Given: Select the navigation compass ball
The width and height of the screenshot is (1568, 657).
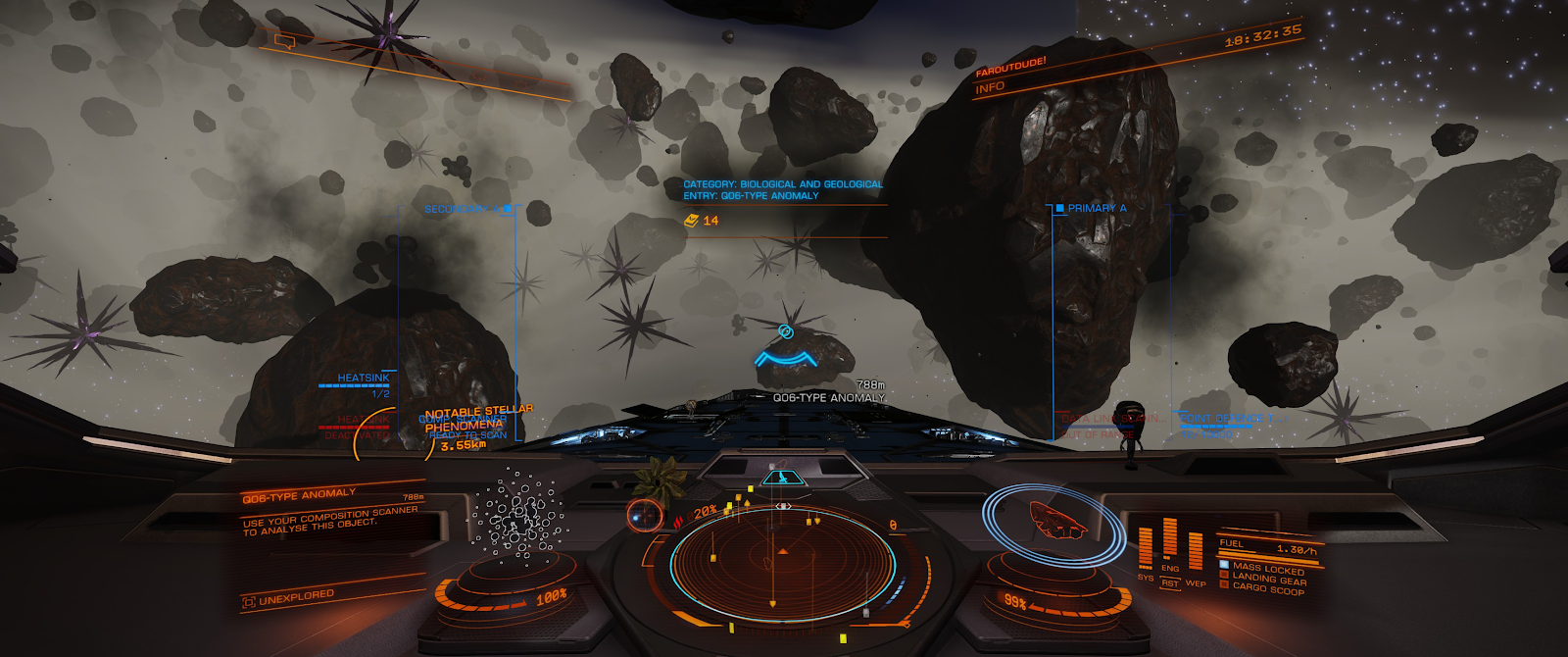Looking at the screenshot, I should (x=645, y=514).
